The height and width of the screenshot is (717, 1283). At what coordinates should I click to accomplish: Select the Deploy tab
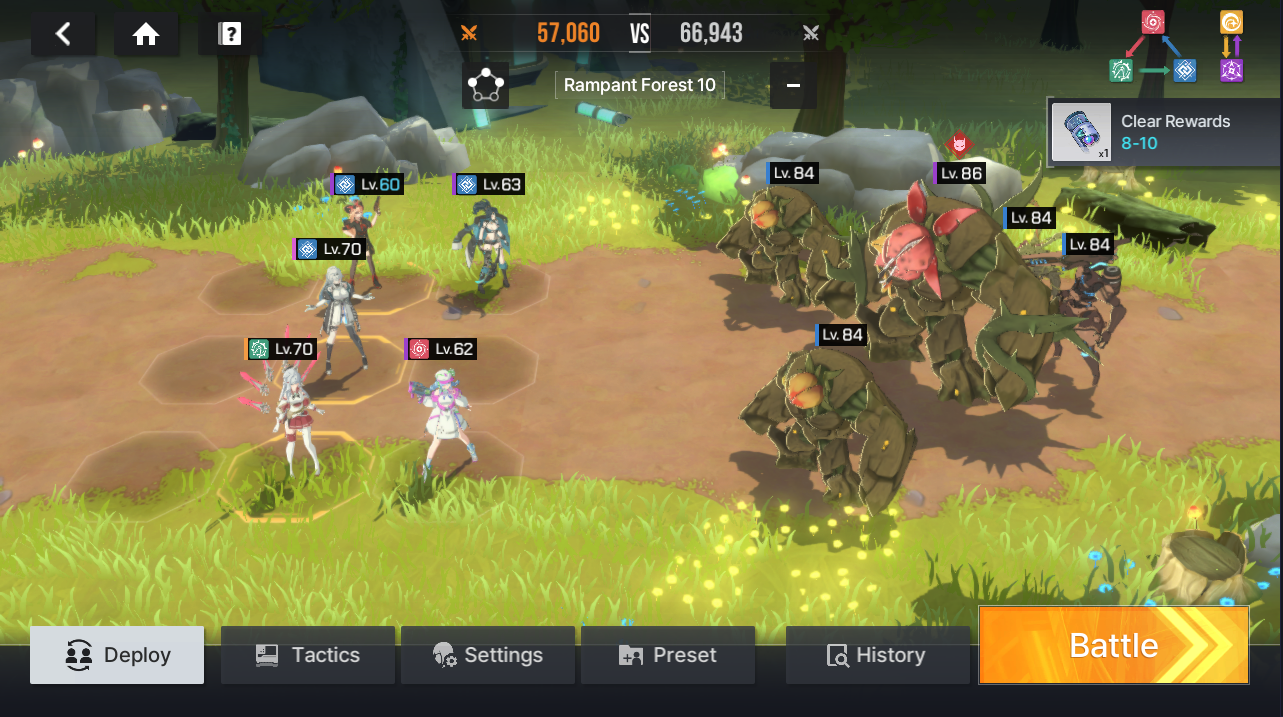click(x=117, y=655)
